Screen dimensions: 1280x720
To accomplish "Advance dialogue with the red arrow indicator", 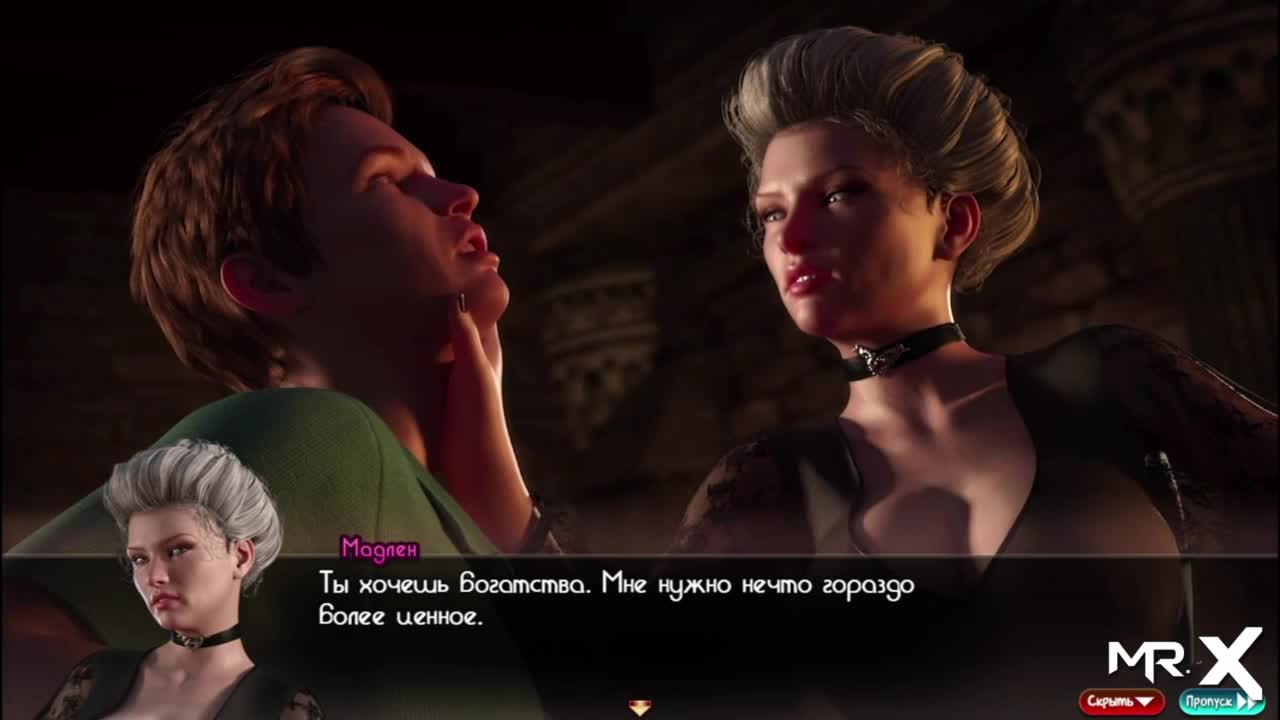I will point(640,708).
